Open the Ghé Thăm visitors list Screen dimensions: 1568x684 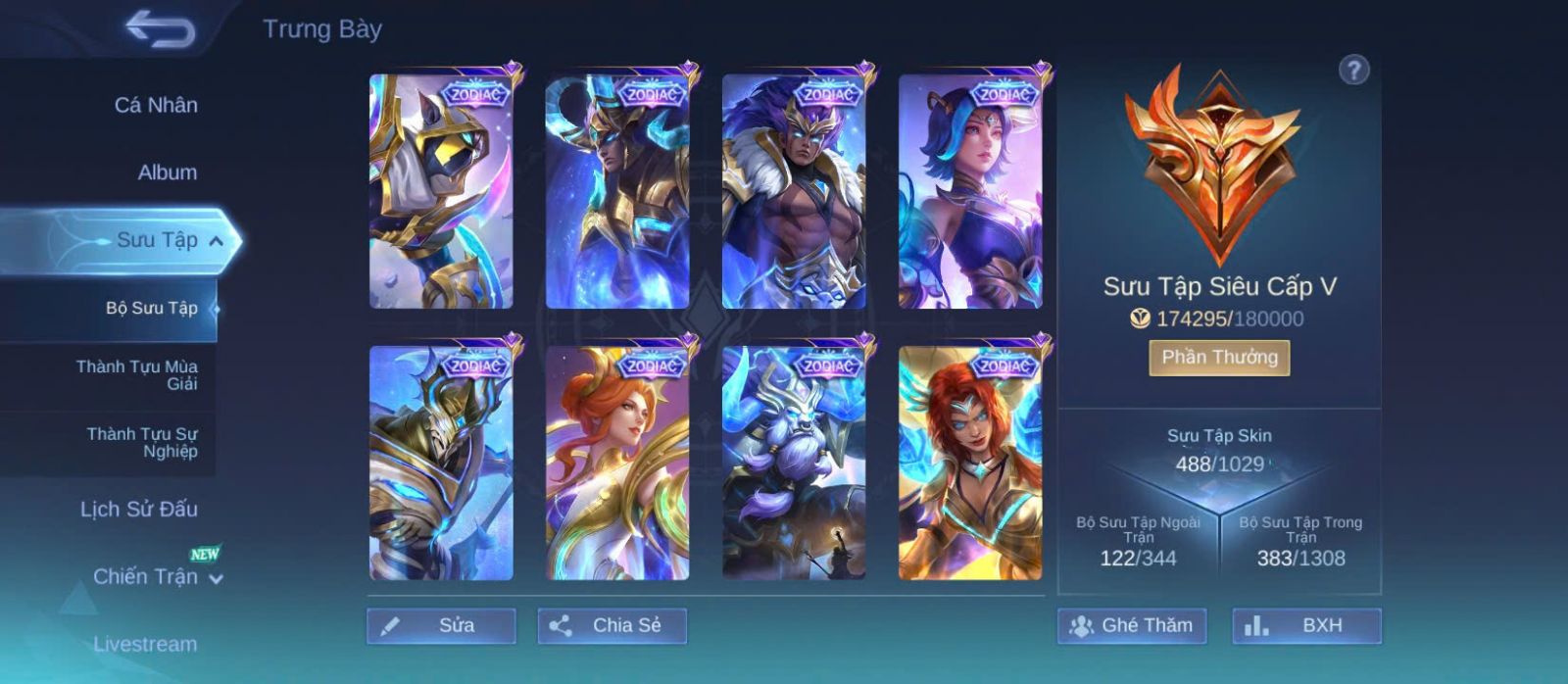click(1131, 625)
